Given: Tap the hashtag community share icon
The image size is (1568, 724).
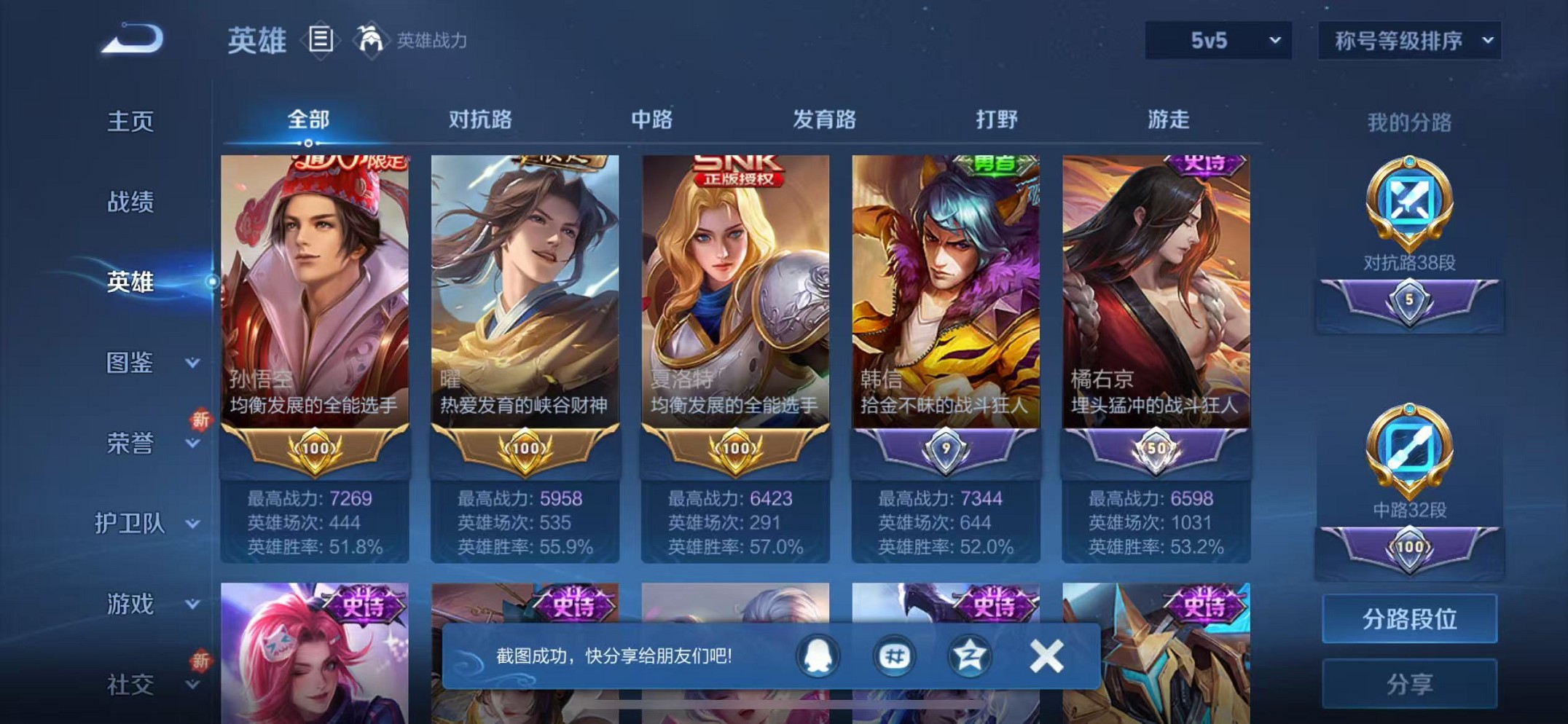Looking at the screenshot, I should pos(895,655).
